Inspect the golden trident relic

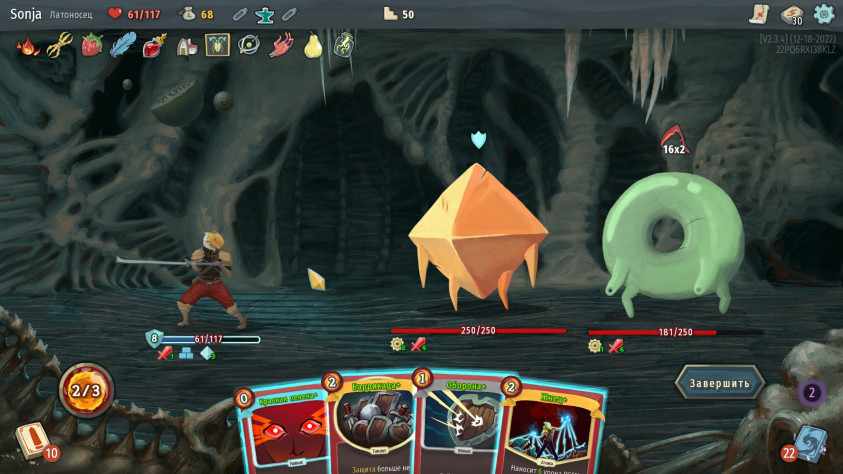coord(60,45)
